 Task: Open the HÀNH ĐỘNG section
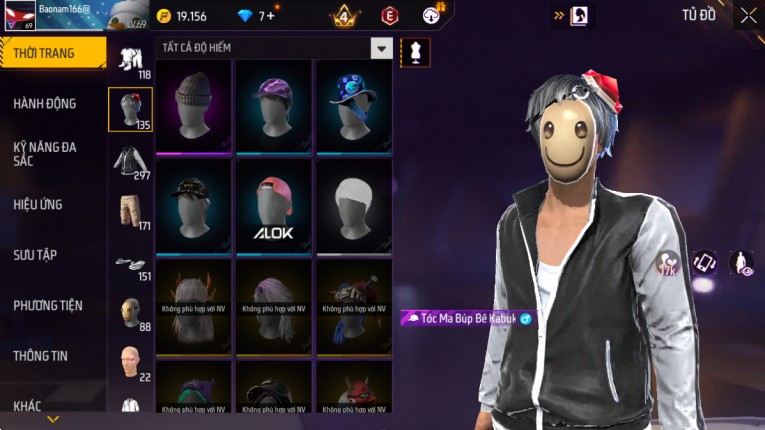click(45, 103)
